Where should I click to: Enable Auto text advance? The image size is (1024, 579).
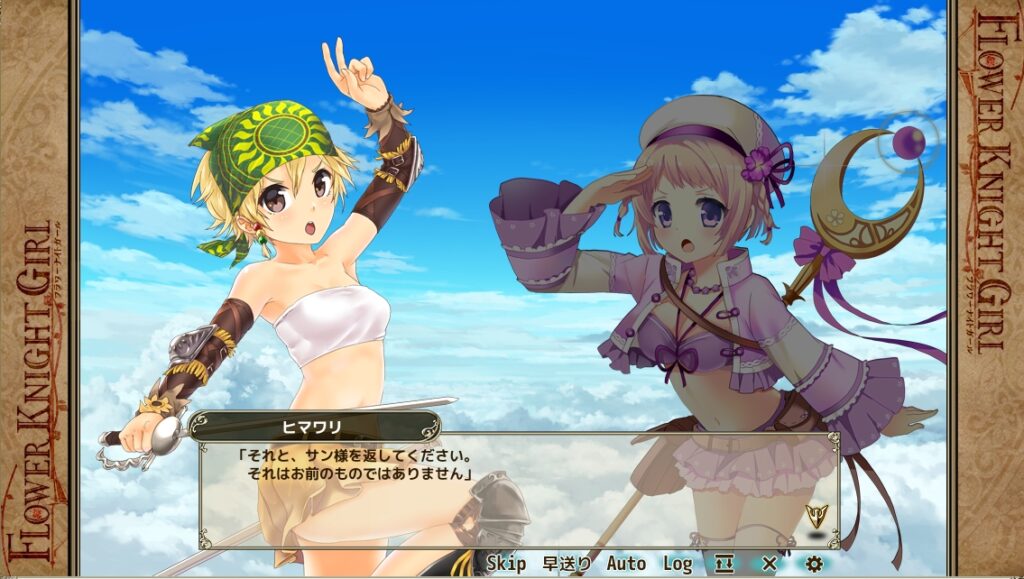626,564
